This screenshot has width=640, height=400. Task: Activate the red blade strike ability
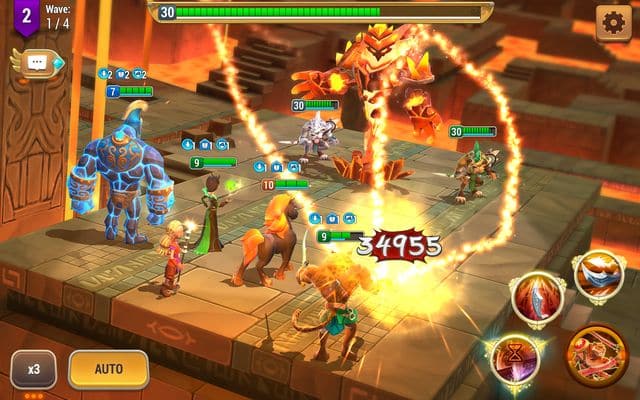coord(537,296)
